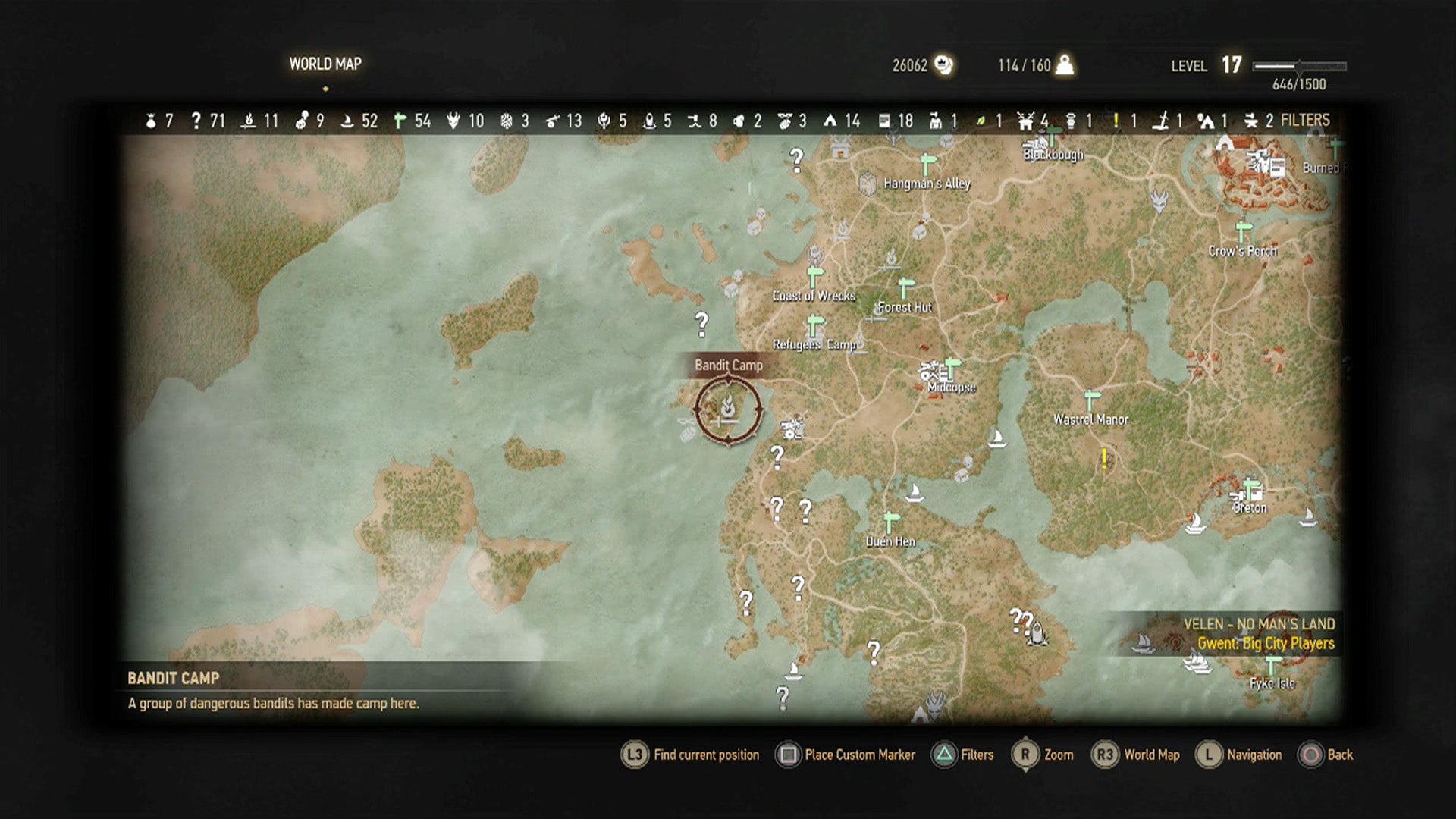Viewport: 1456px width, 819px height.
Task: Toggle the quest exclamation filter on the bar
Action: tap(1117, 120)
